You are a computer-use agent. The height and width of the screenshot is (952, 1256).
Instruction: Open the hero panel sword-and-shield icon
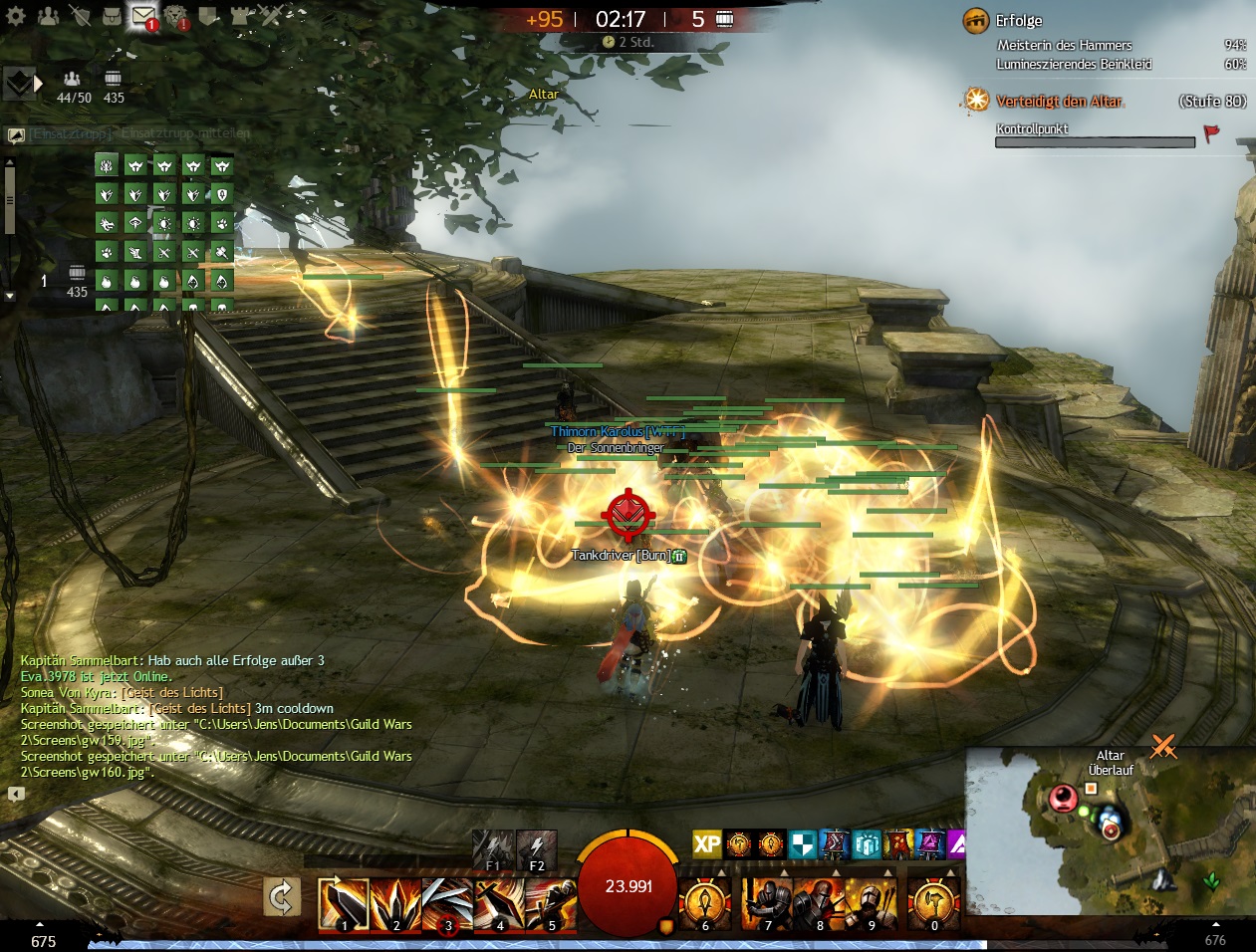[81, 16]
